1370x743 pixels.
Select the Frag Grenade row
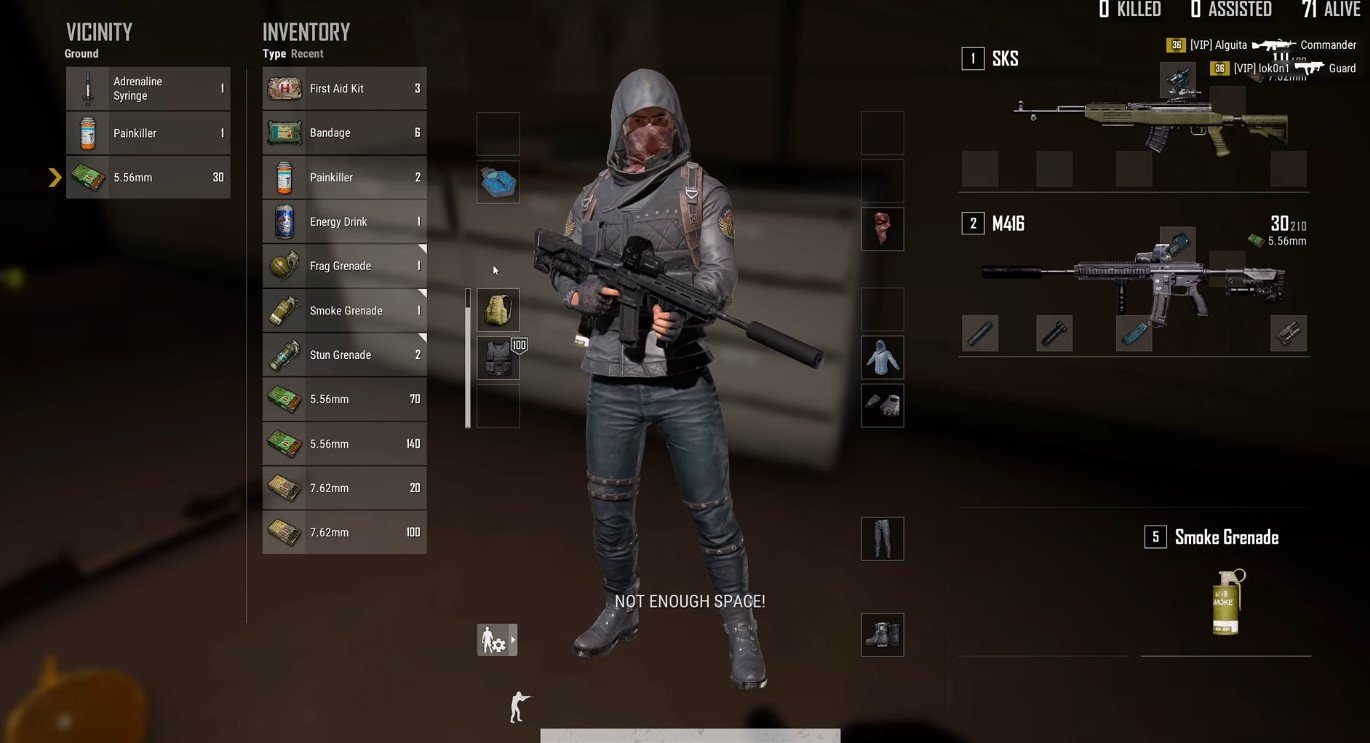click(345, 266)
